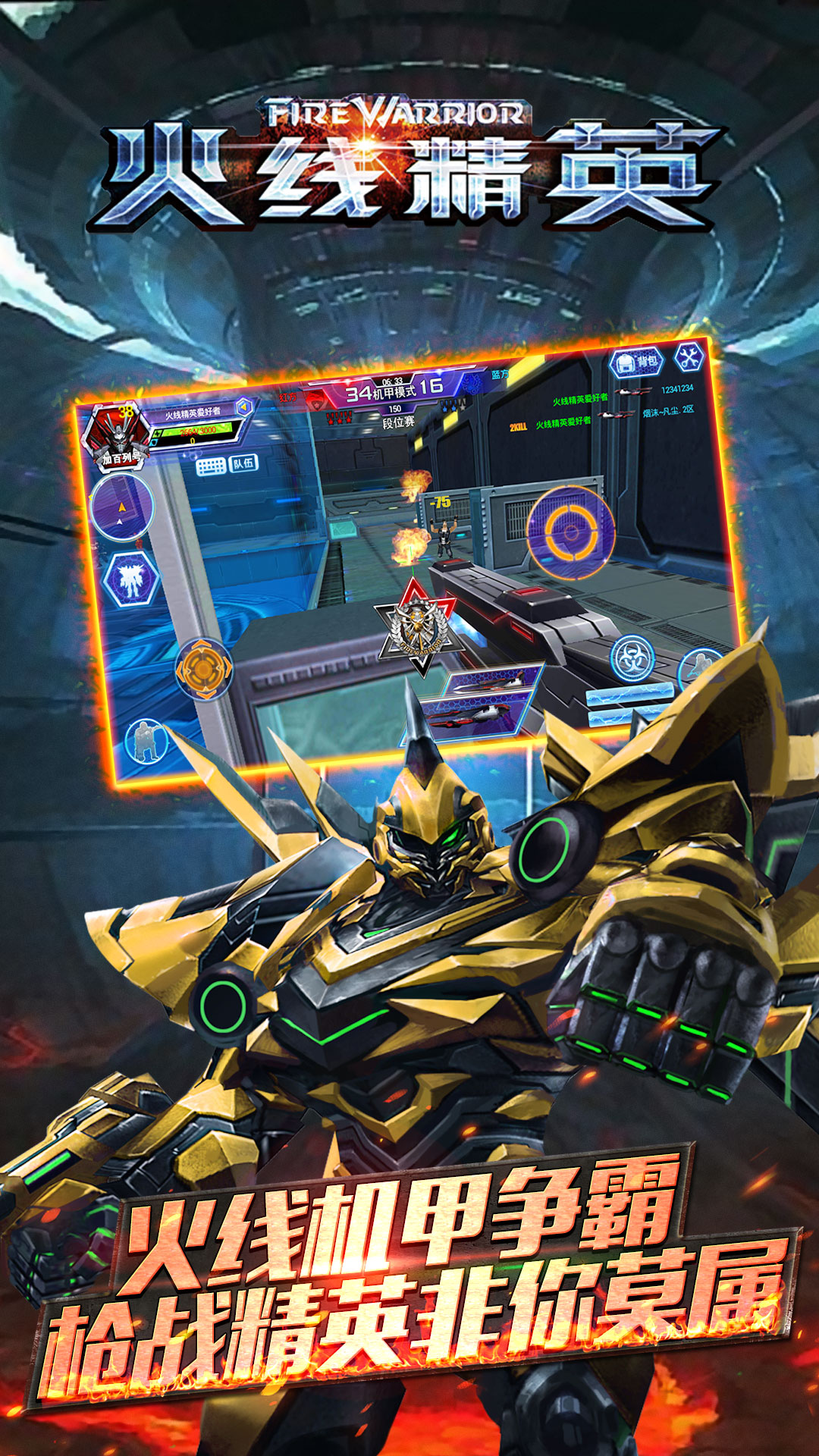Click the circular radar minimap
Viewport: 819px width, 1456px height.
point(121,508)
